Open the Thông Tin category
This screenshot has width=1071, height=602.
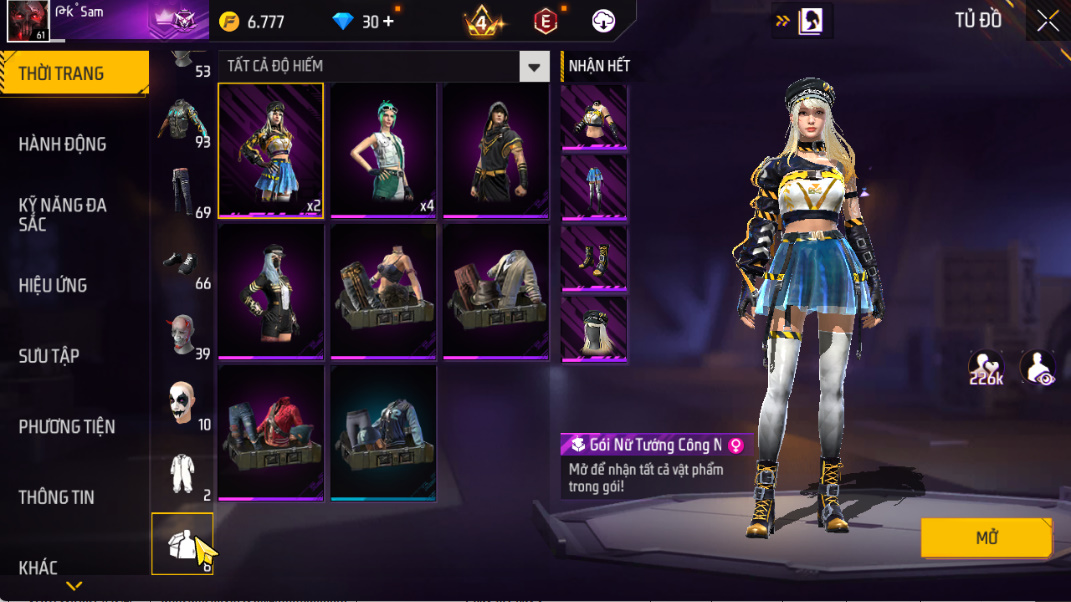point(57,497)
